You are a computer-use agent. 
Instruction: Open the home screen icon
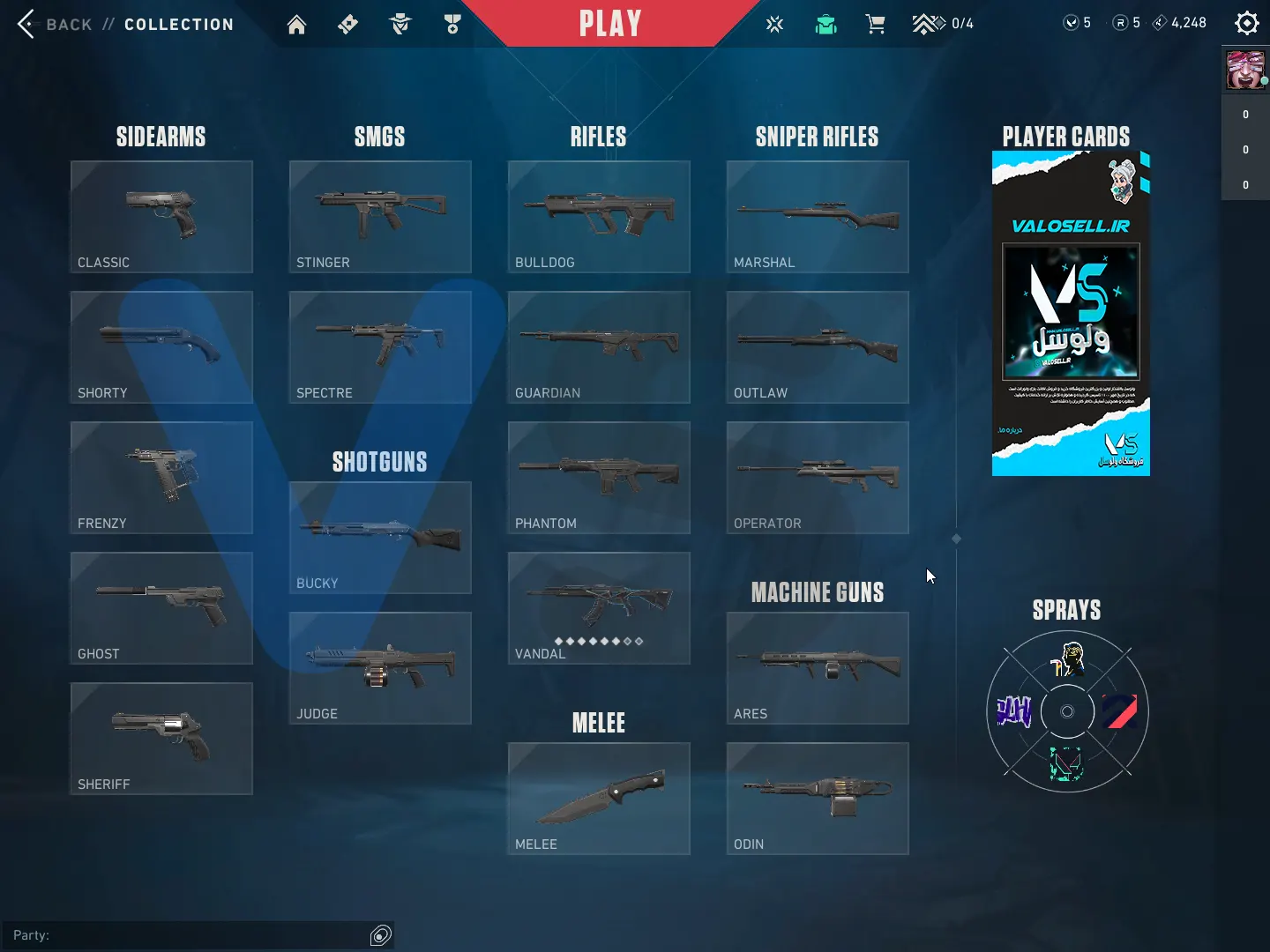tap(296, 24)
